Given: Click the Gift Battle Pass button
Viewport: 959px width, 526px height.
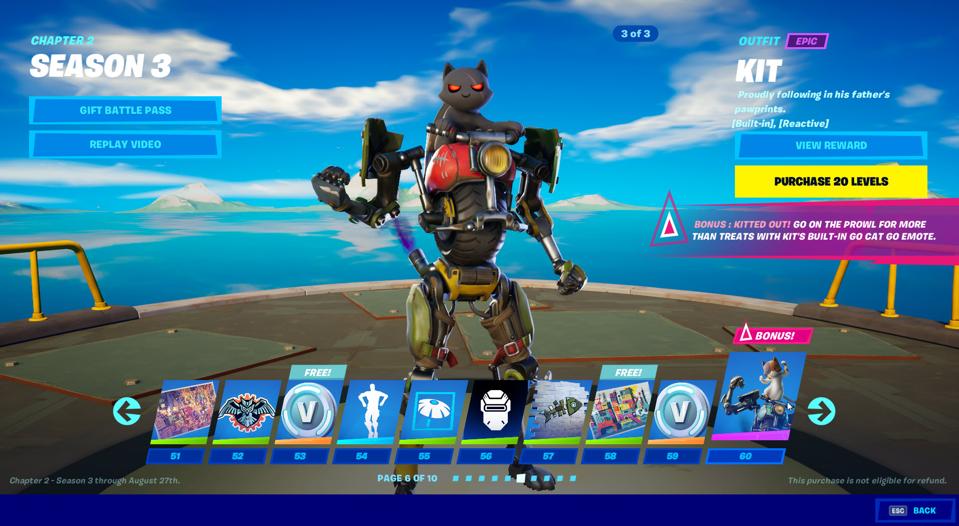Looking at the screenshot, I should (x=125, y=110).
